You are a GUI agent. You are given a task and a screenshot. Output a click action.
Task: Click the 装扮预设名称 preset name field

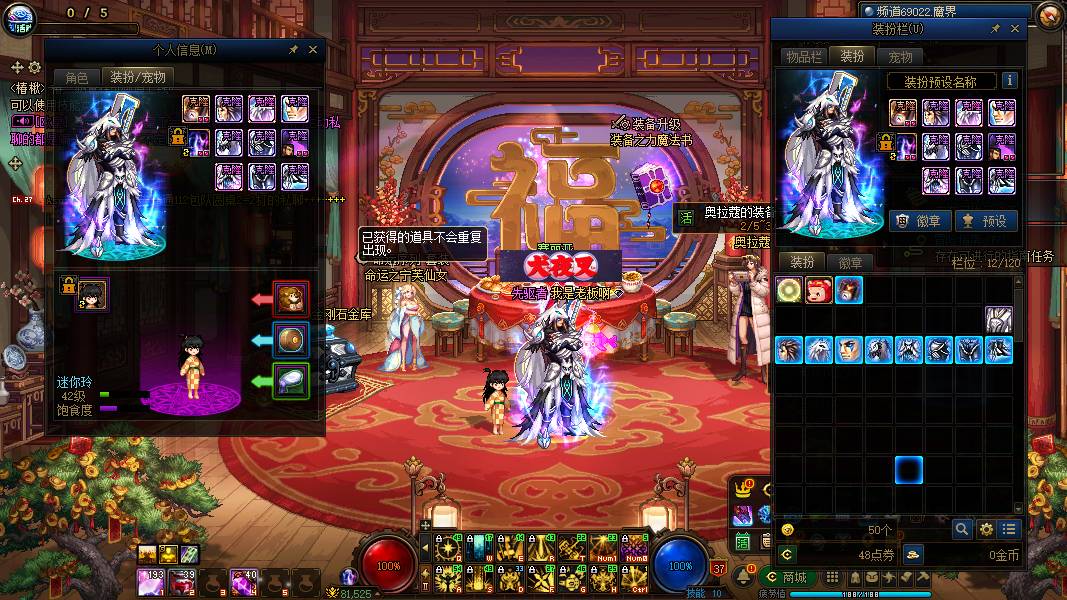pos(942,81)
